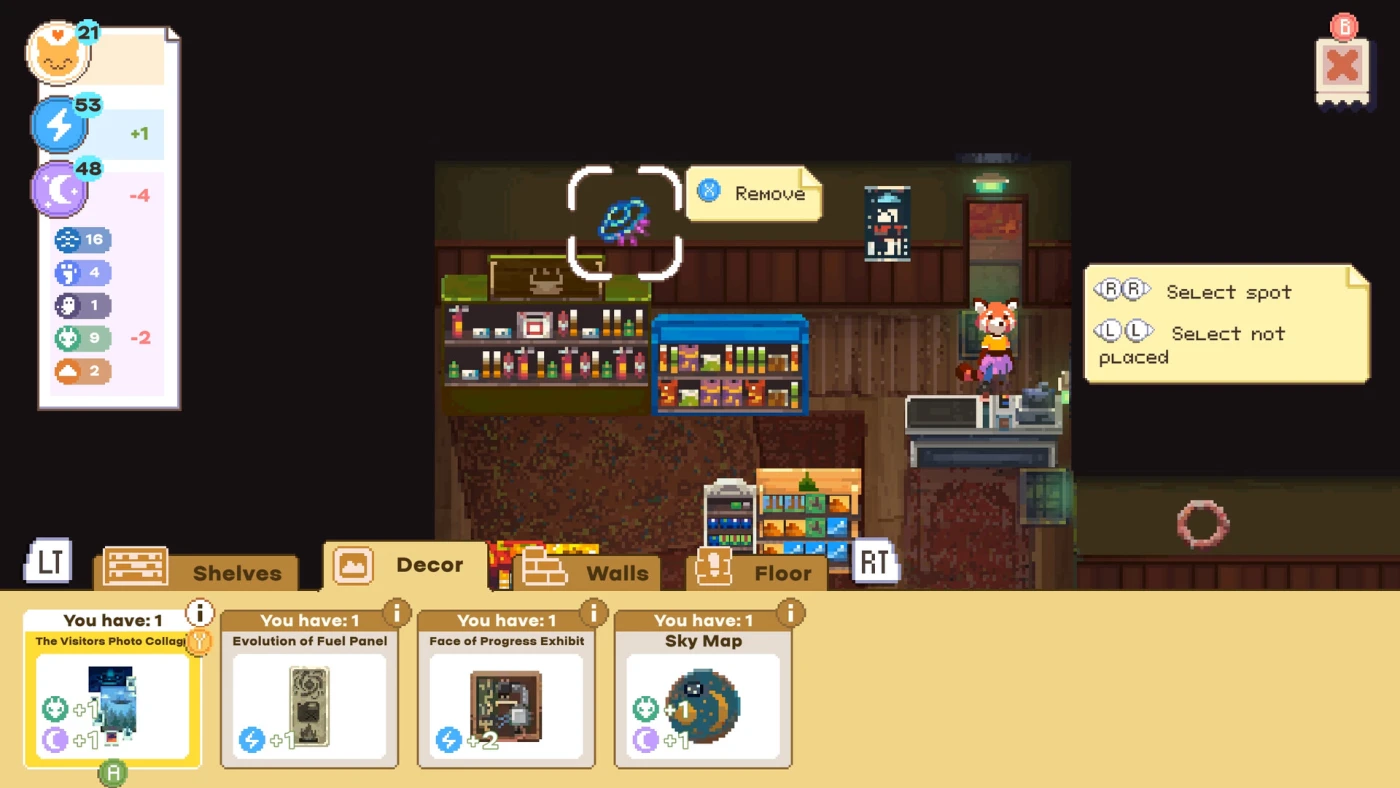Show info for Evolution of Fuel Panel
This screenshot has width=1400, height=788.
pos(397,611)
